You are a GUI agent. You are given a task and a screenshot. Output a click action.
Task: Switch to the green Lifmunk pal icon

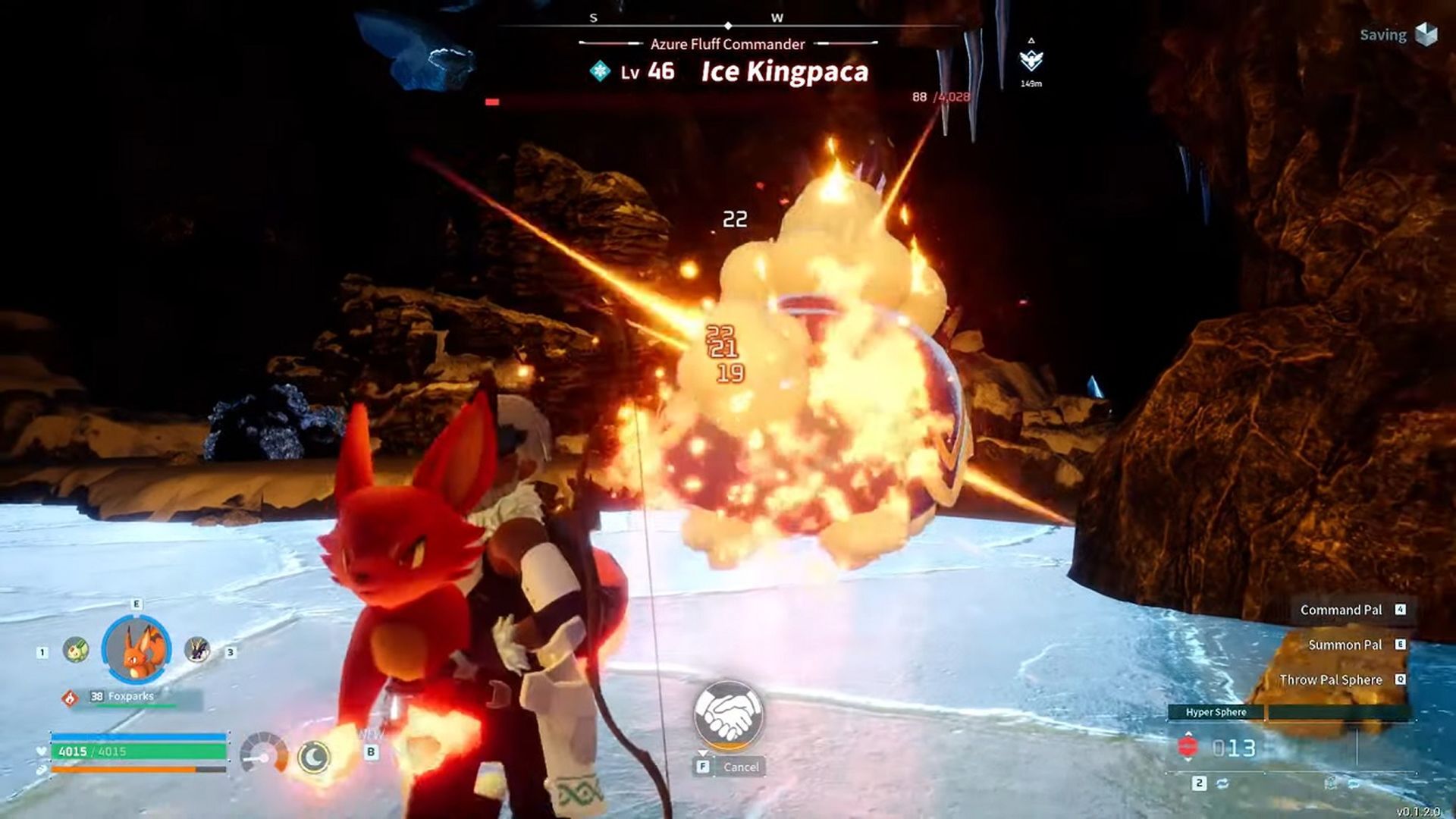click(x=76, y=650)
